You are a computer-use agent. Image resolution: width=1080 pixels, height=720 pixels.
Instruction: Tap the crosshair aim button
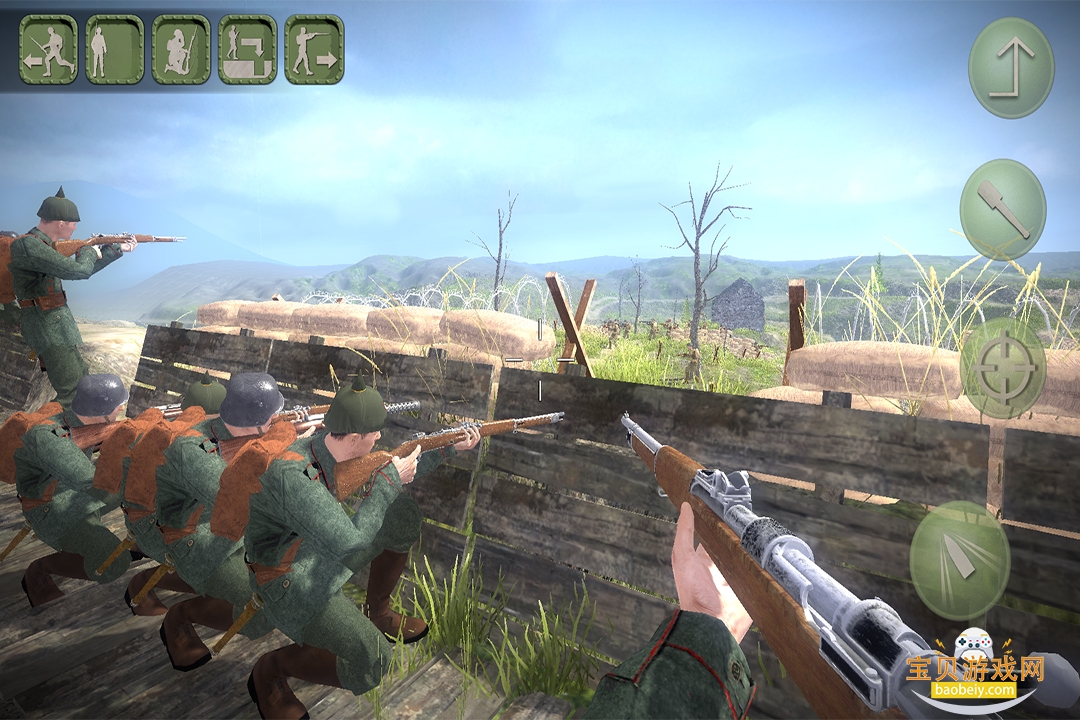[1003, 368]
